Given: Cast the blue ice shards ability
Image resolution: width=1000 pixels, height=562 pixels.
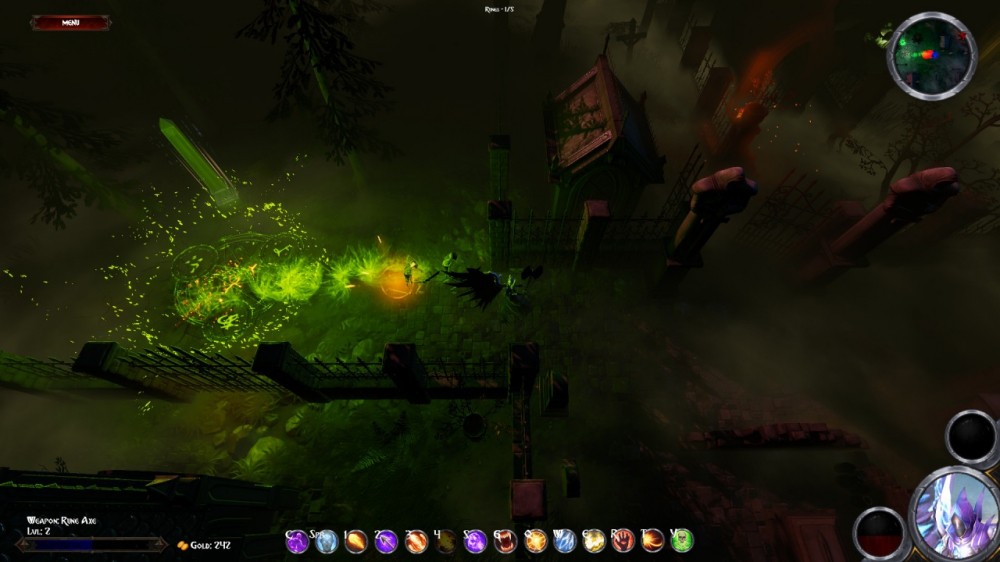Looking at the screenshot, I should [x=565, y=541].
